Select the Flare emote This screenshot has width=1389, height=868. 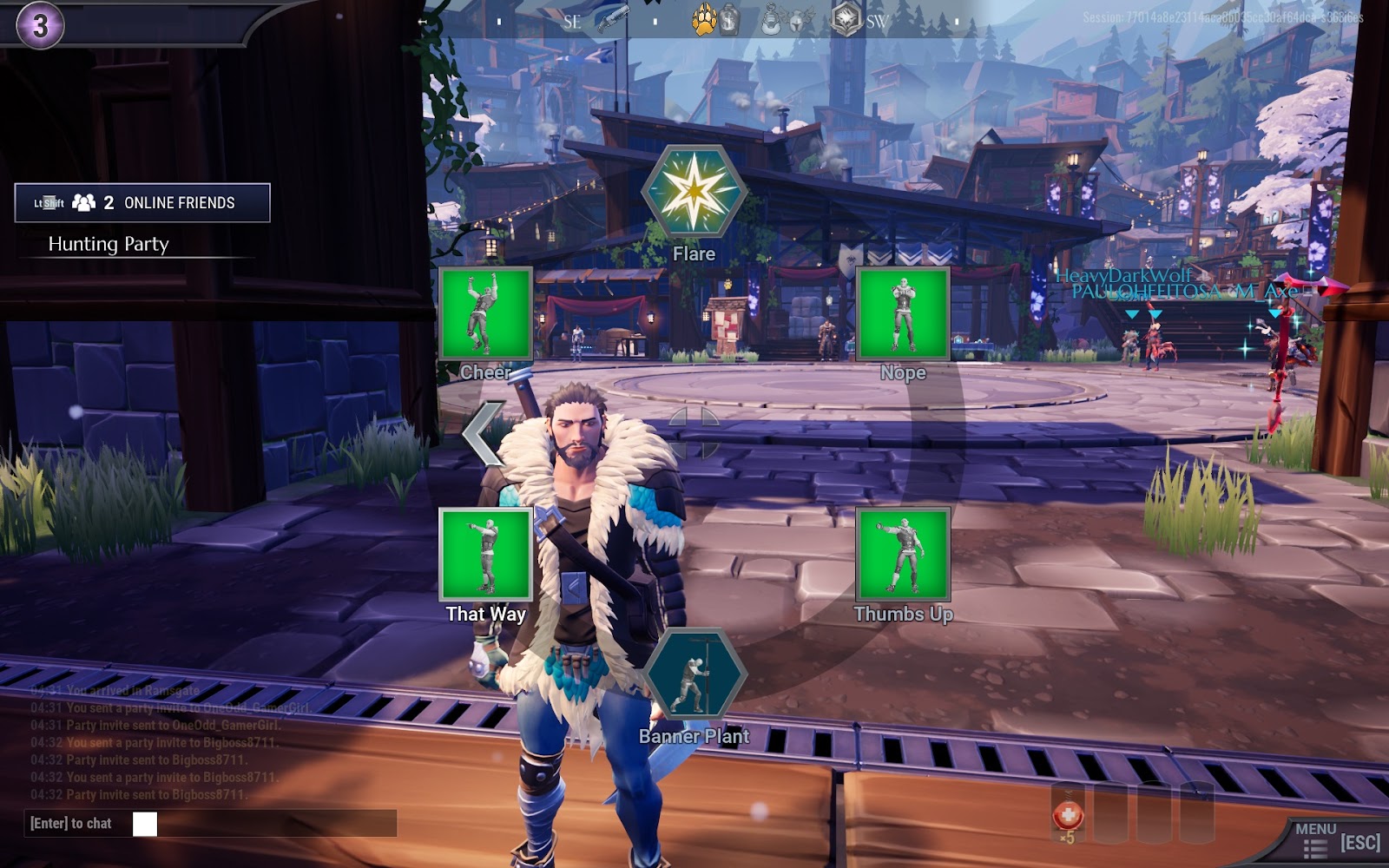click(x=694, y=192)
